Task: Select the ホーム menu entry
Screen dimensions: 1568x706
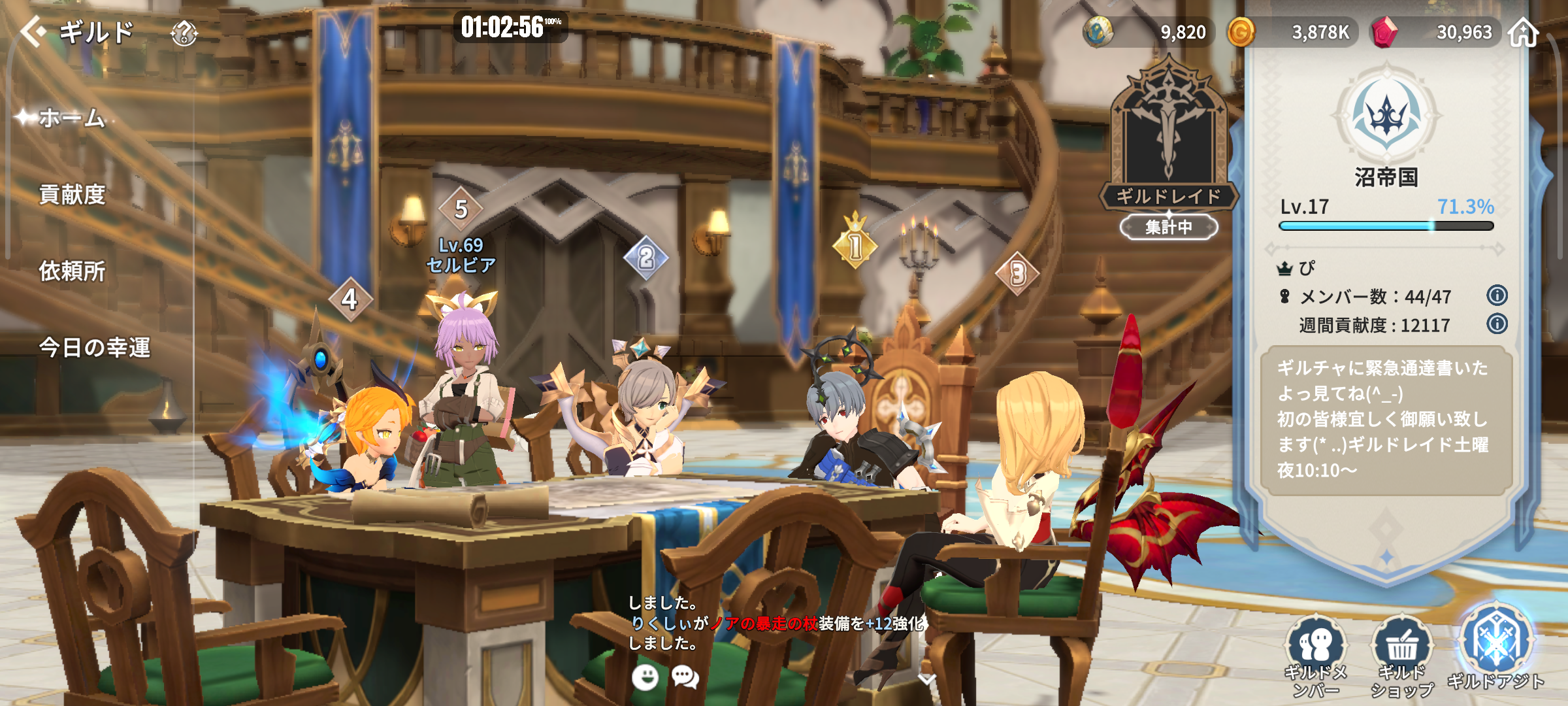Action: (x=72, y=118)
